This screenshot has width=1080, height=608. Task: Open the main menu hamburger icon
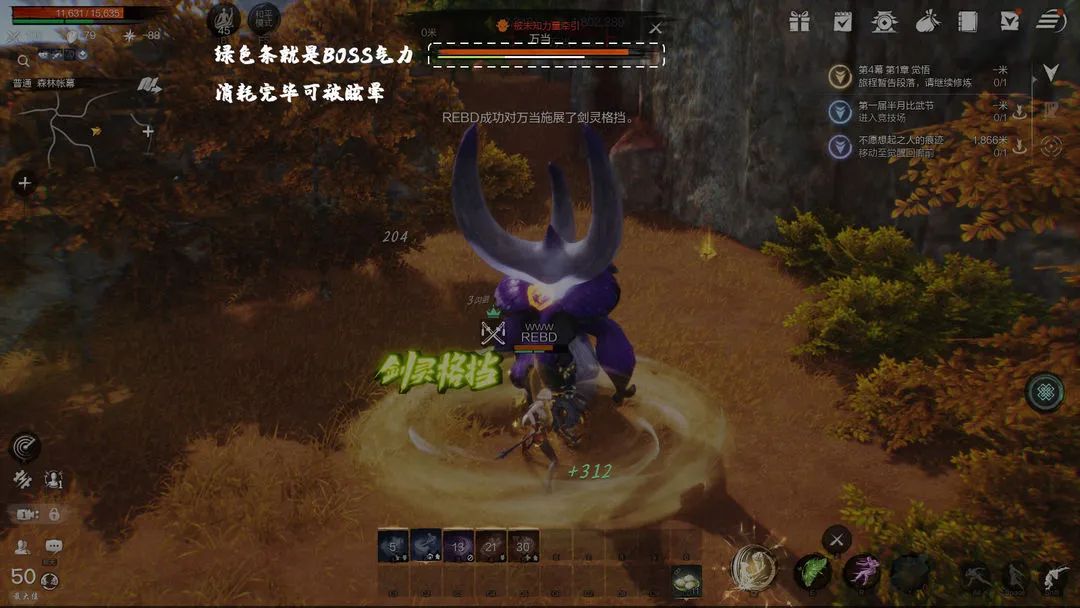[x=1051, y=21]
